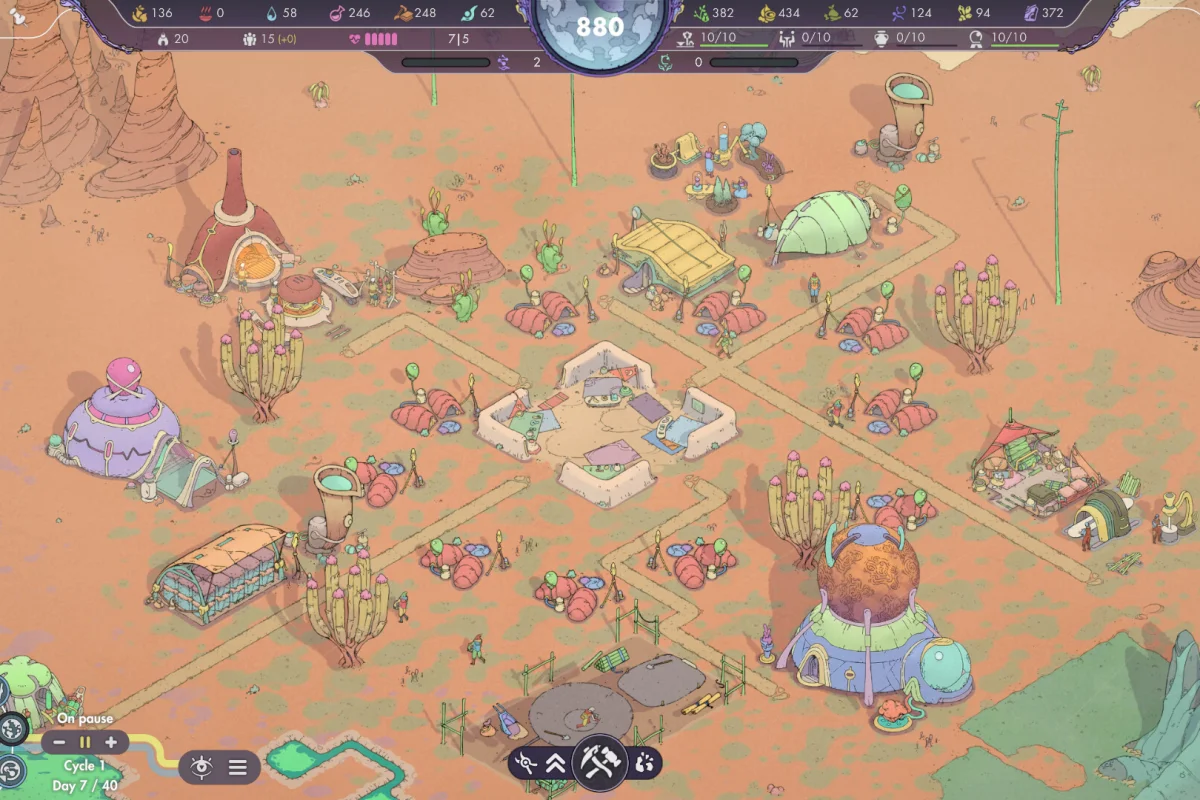The height and width of the screenshot is (800, 1200).
Task: Increase game speed with the plus button
Action: [x=110, y=743]
